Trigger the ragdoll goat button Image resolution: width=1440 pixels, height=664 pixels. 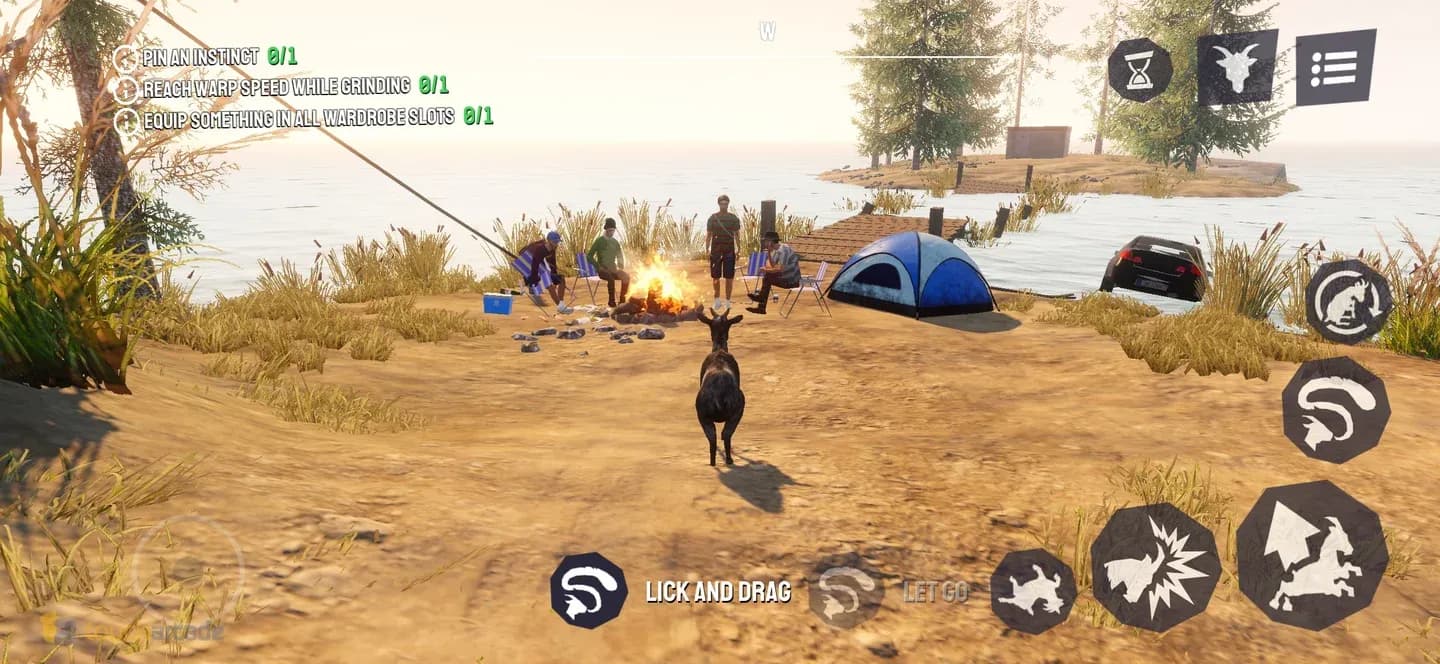[1033, 591]
